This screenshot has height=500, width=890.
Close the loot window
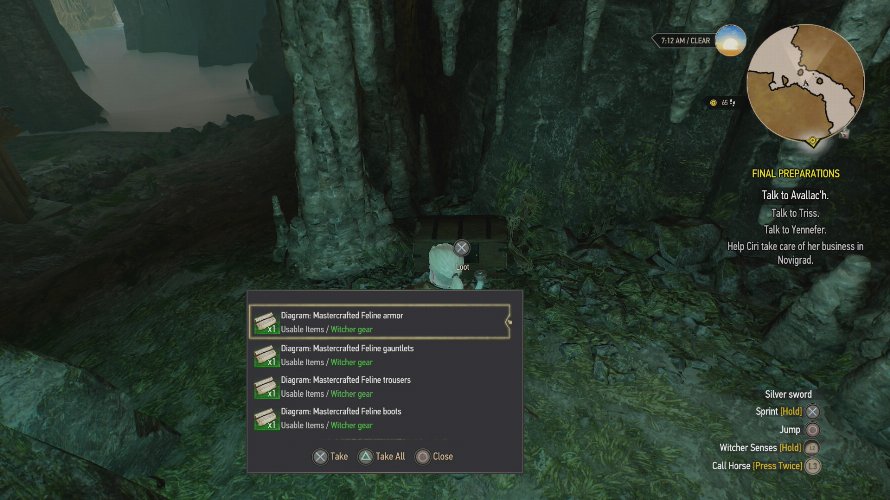point(435,456)
